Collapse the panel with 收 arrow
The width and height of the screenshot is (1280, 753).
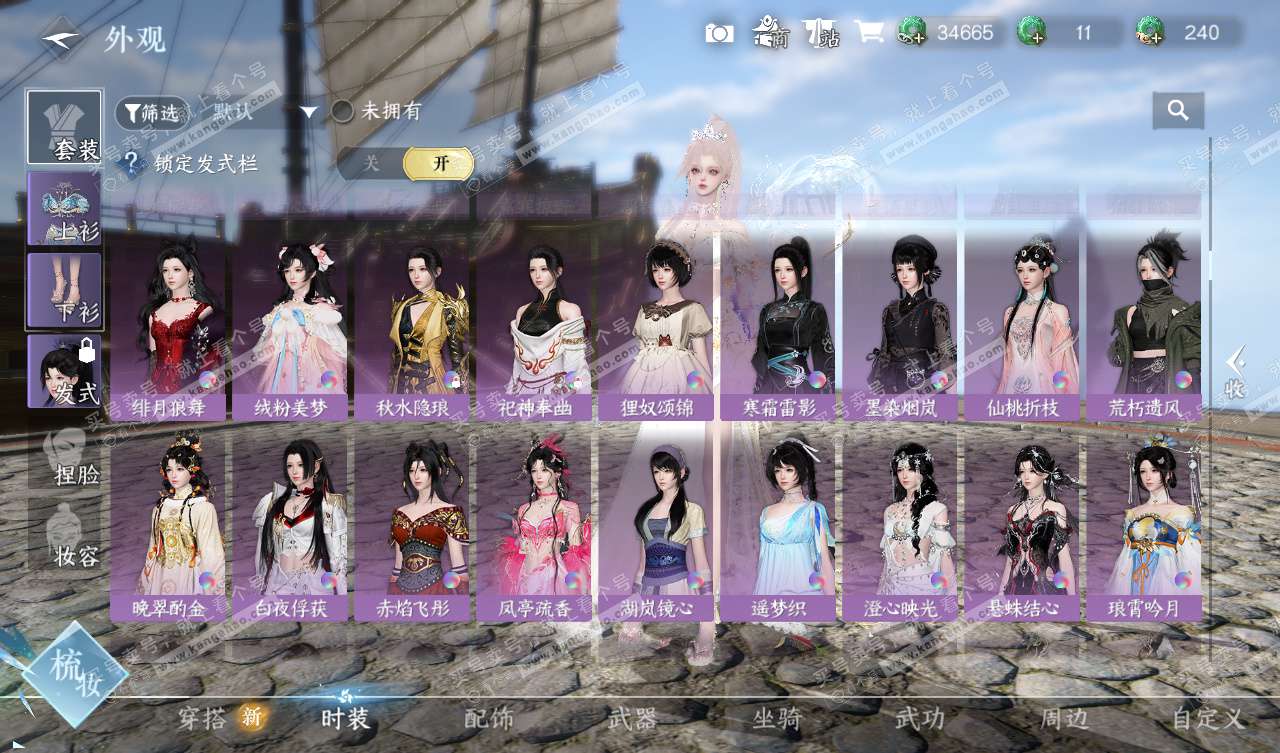click(x=1236, y=372)
